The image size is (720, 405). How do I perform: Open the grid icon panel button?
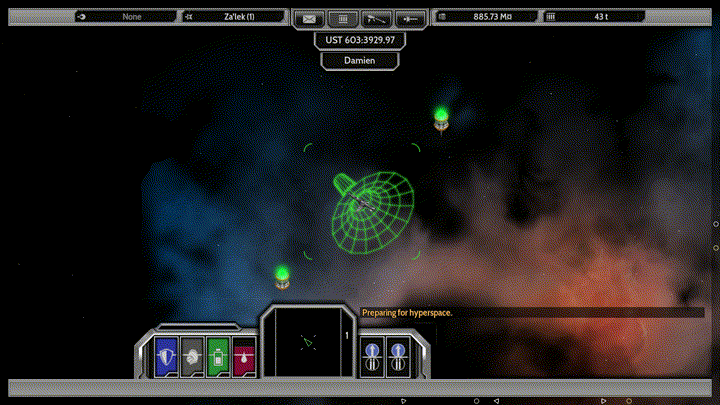coord(343,17)
